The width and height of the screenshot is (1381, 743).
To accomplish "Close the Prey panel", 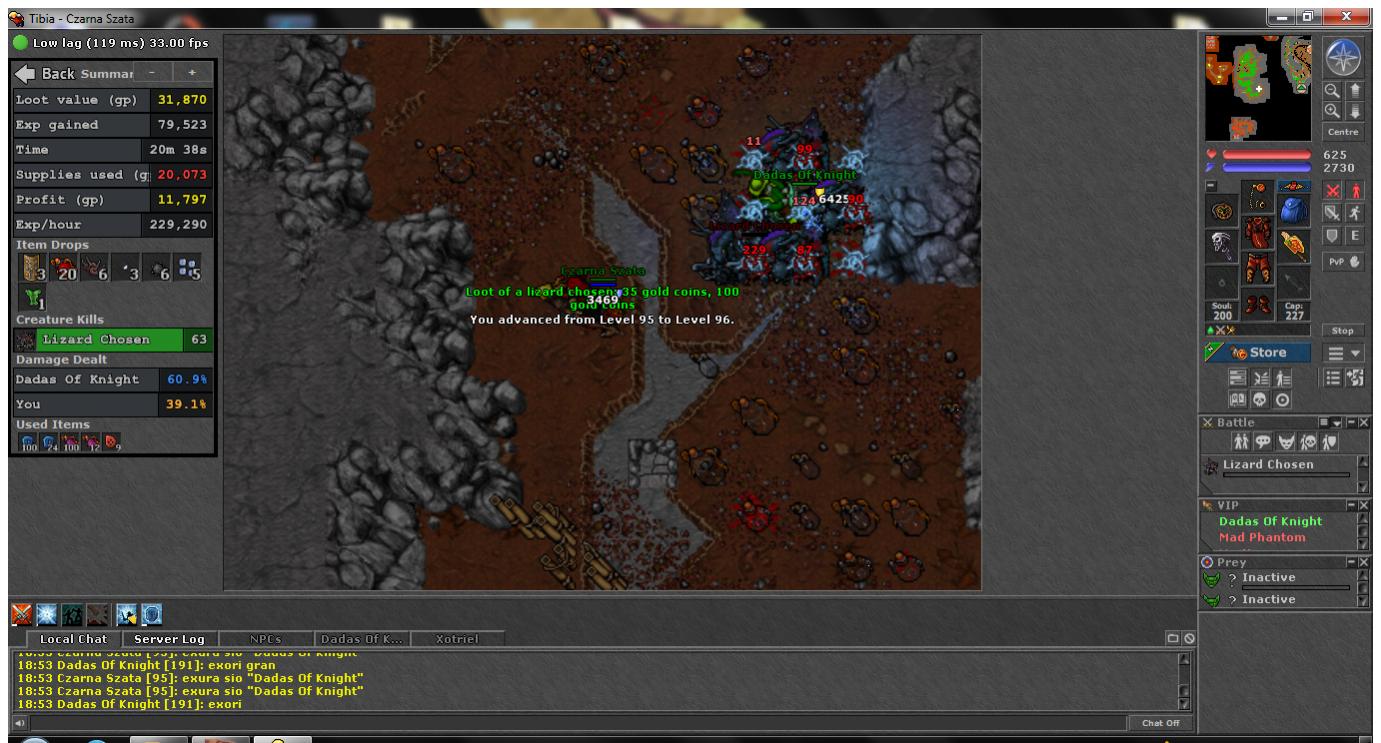I will point(1362,562).
